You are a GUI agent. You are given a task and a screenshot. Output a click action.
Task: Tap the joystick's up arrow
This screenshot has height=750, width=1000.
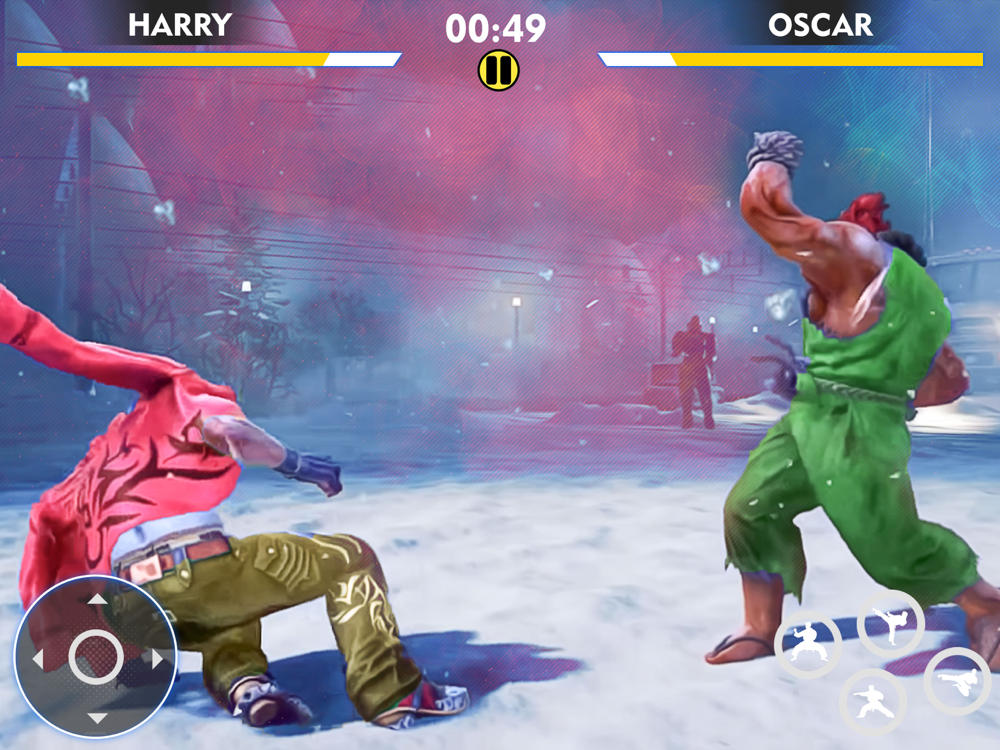97,600
